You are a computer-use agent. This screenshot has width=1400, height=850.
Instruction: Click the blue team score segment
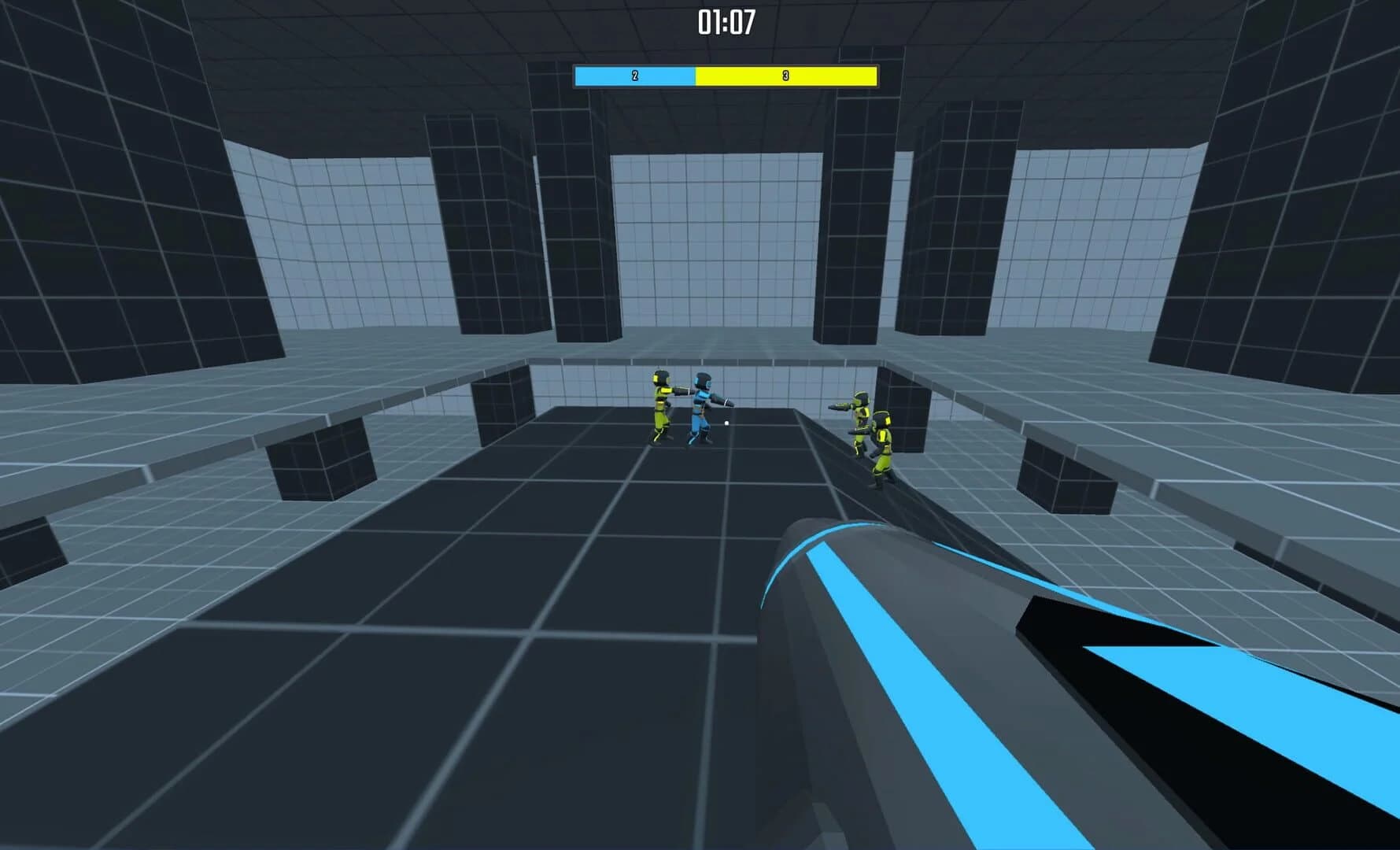coord(634,76)
